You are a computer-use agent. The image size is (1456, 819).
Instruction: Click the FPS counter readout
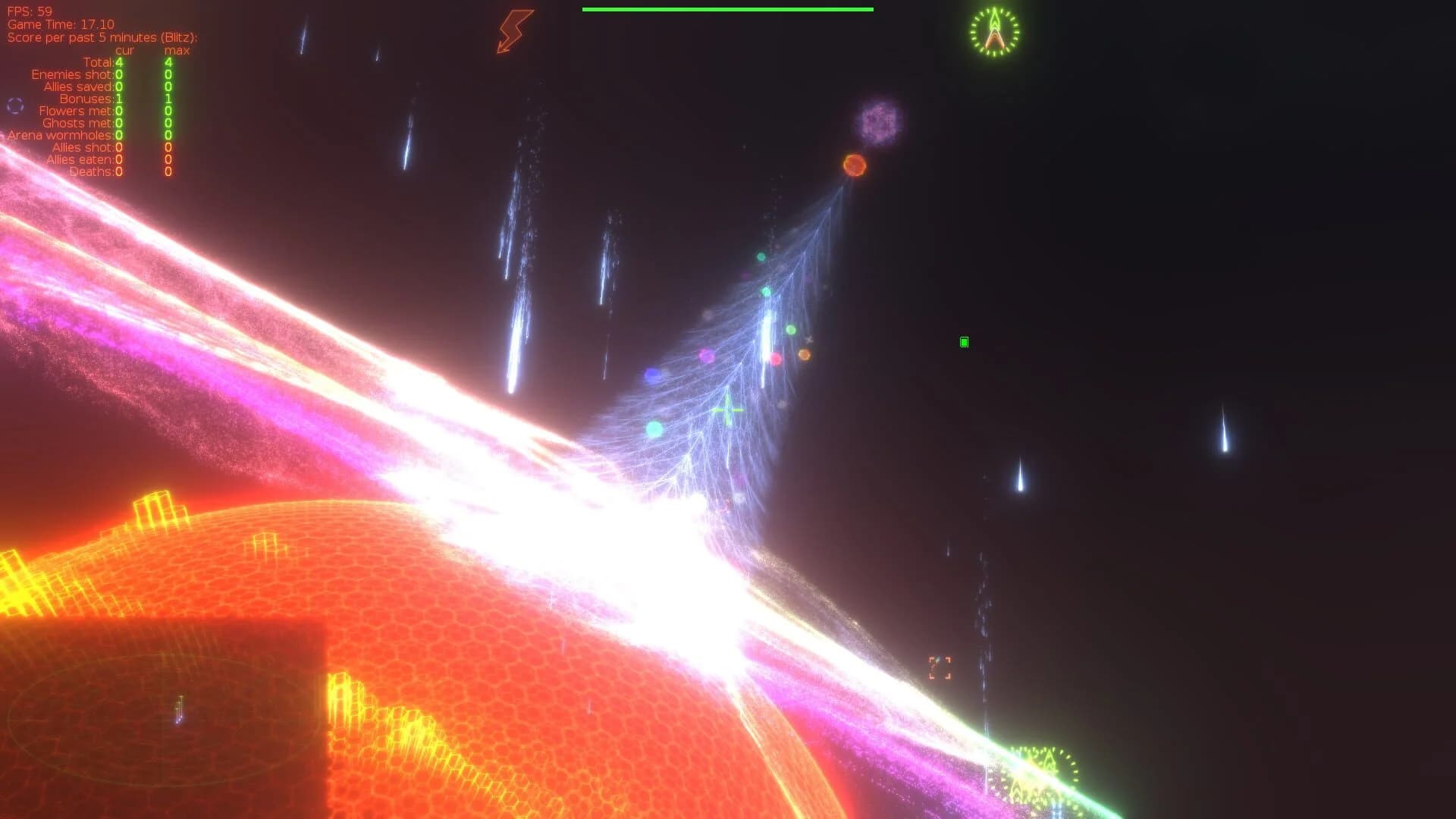pyautogui.click(x=29, y=11)
